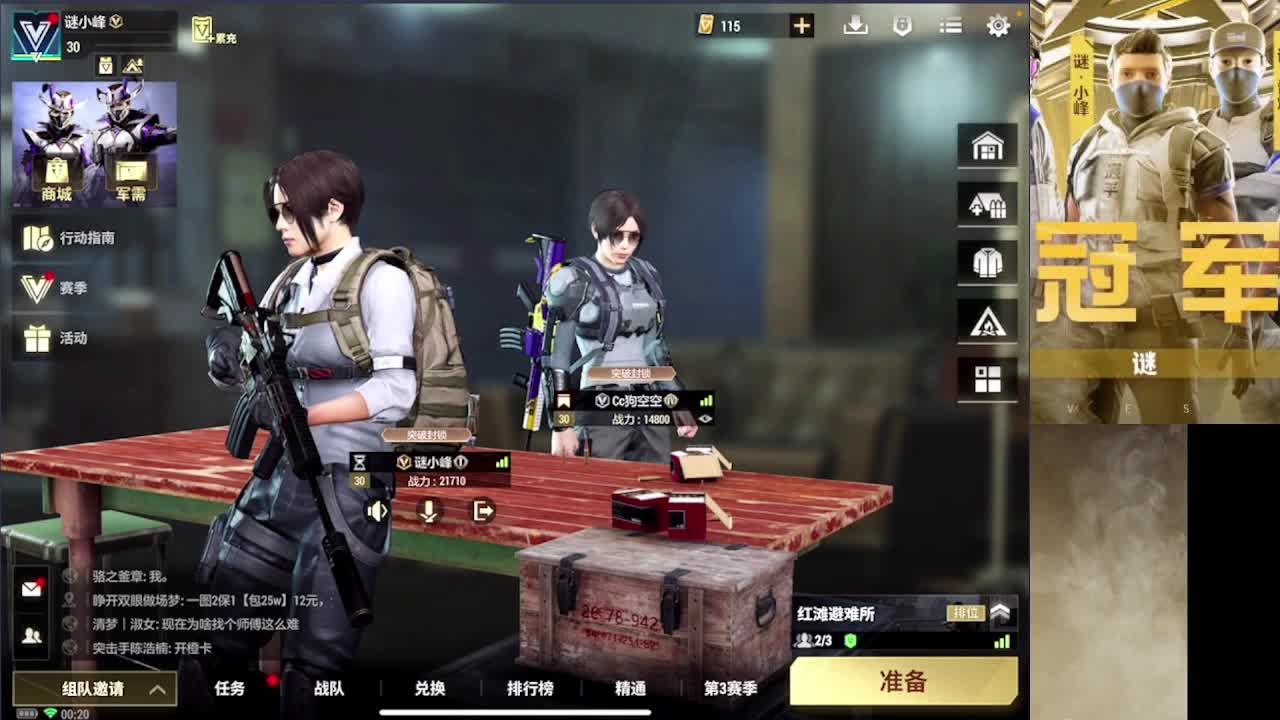Open the settings gear
Screen dimensions: 1280x720
pyautogui.click(x=997, y=25)
